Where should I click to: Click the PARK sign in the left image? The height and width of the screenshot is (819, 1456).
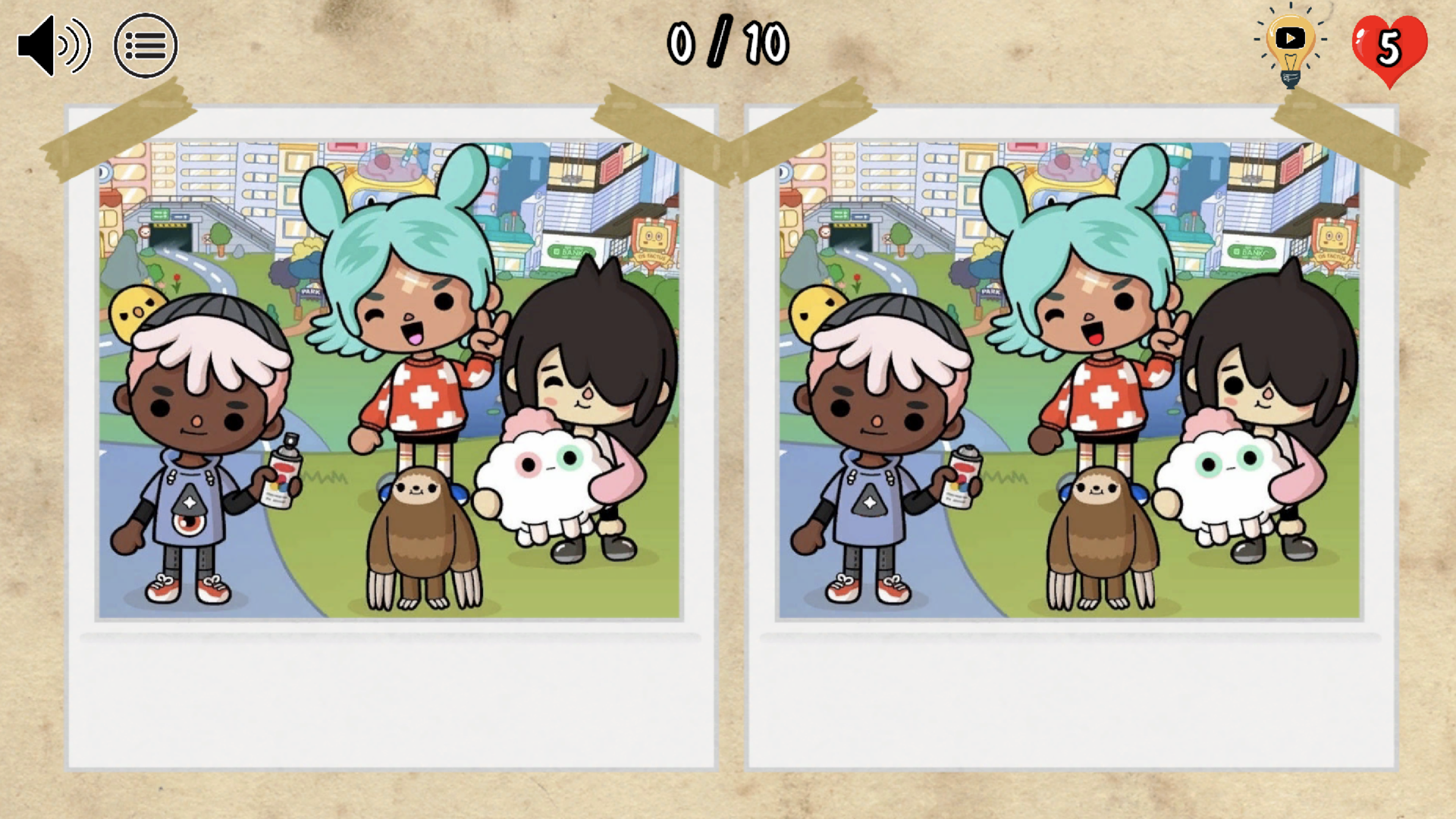pos(310,290)
